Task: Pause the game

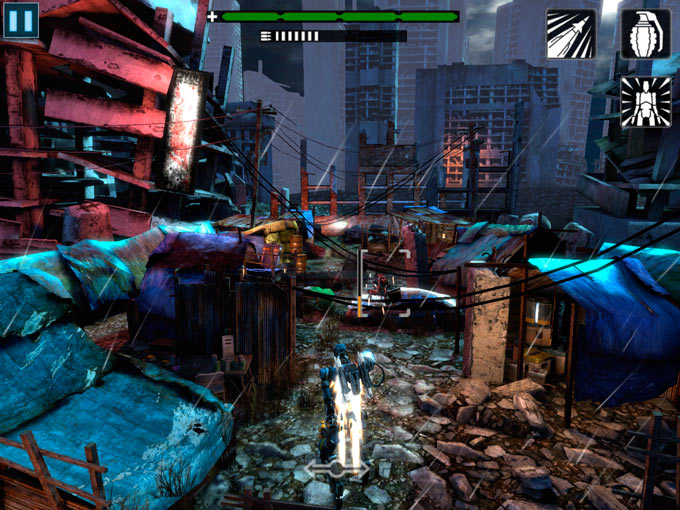Action: point(21,20)
